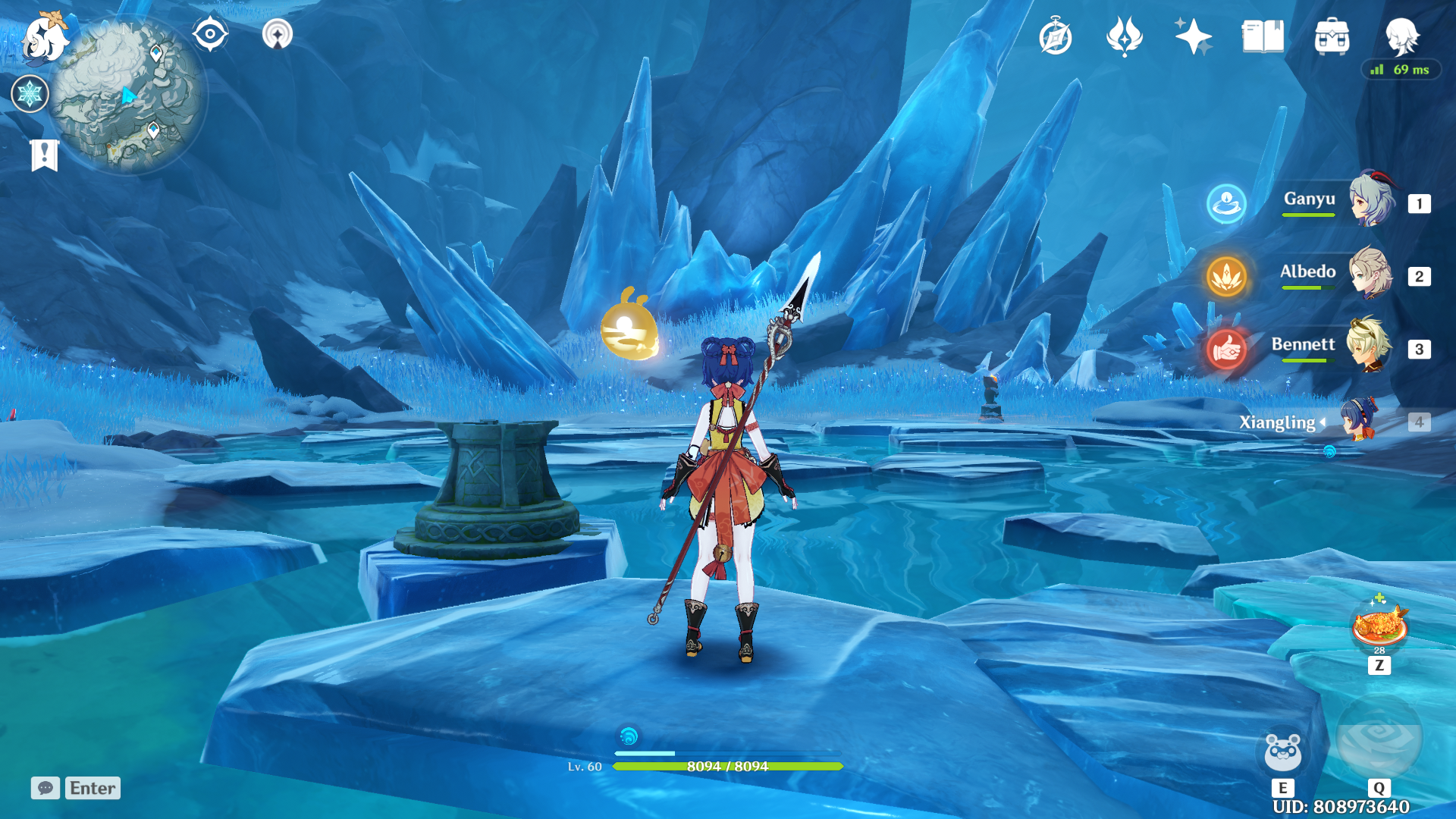Select Xiangling's party slot

click(1357, 421)
